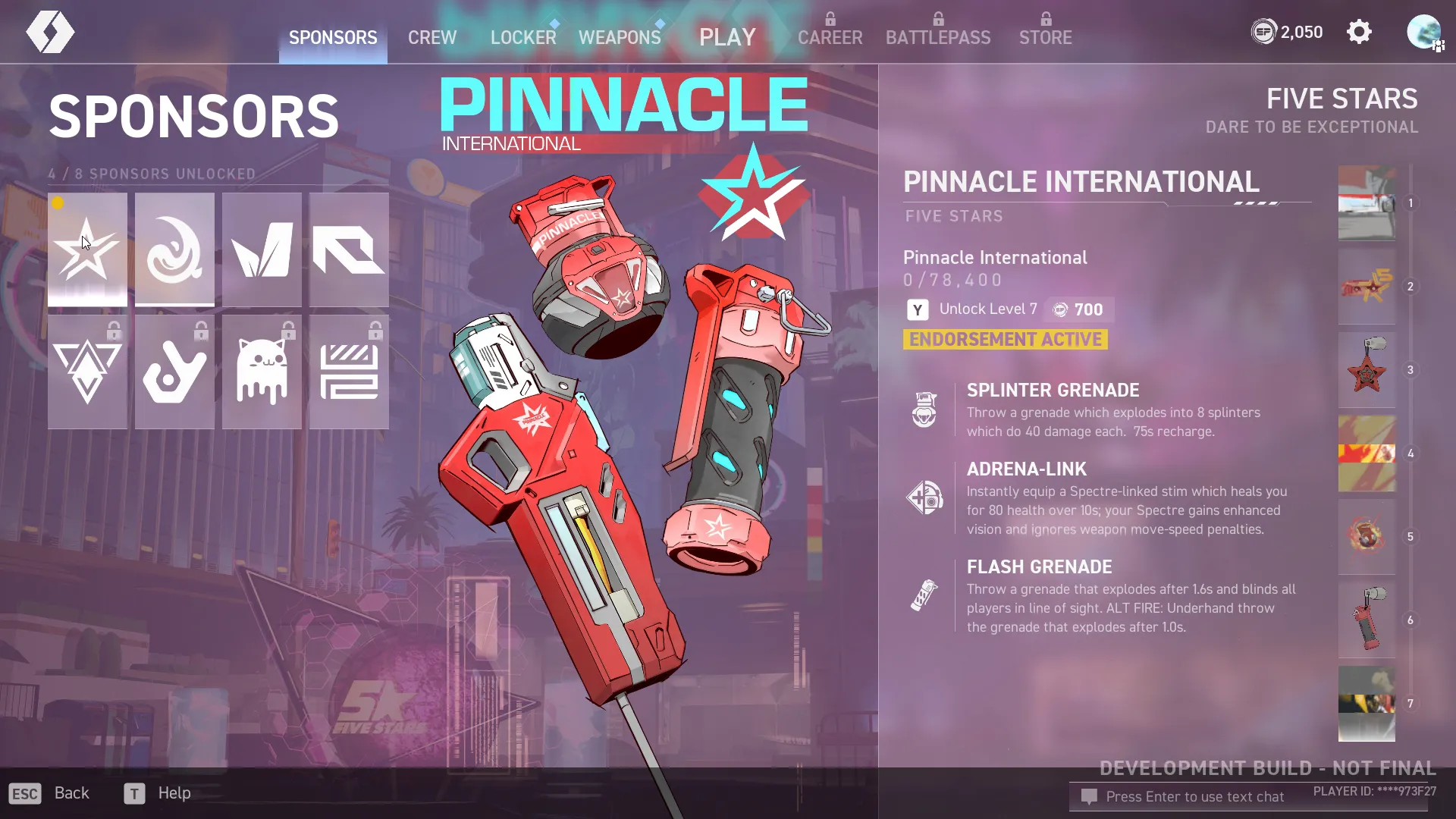1456x819 pixels.
Task: Choose the locked triangle diamond sponsor tile
Action: [x=87, y=372]
